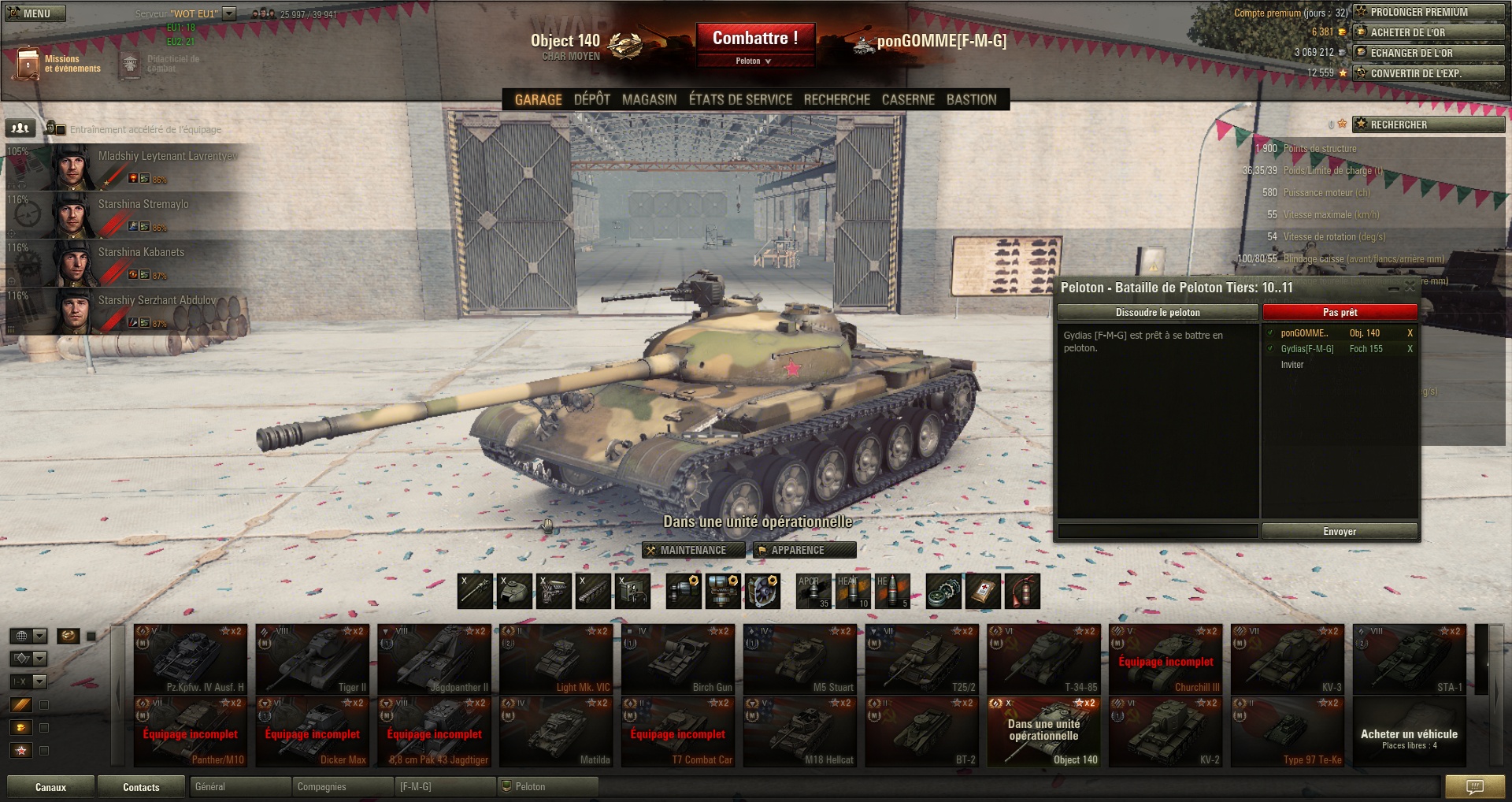
Task: Open the MAINTENANCE panel
Action: (693, 550)
